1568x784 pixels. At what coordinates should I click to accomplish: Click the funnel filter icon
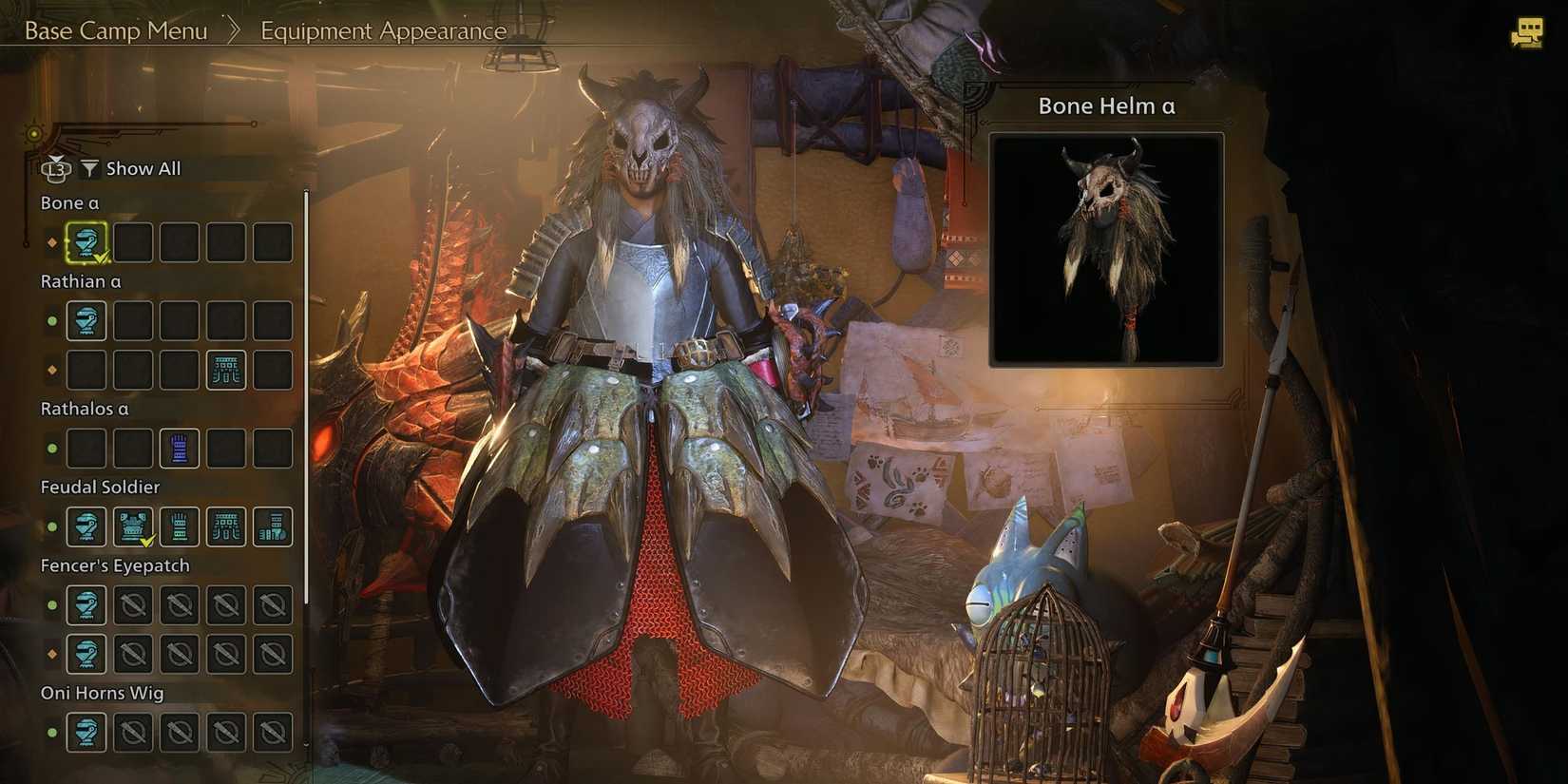pyautogui.click(x=89, y=168)
